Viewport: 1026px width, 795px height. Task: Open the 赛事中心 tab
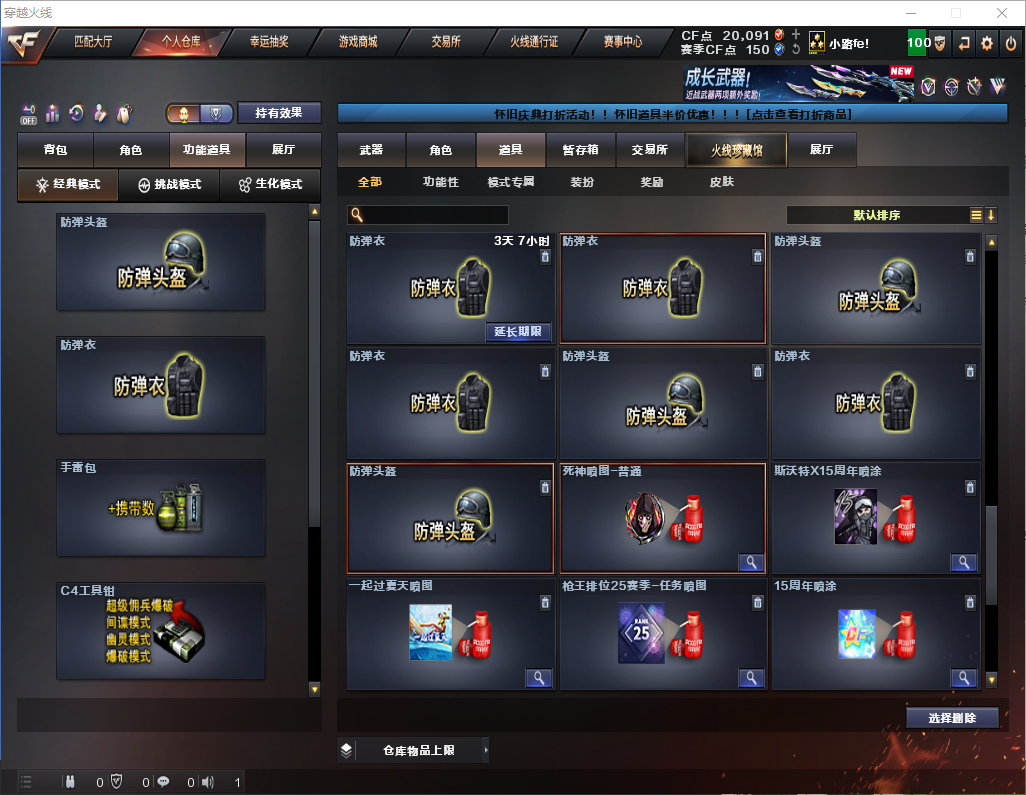coord(622,42)
